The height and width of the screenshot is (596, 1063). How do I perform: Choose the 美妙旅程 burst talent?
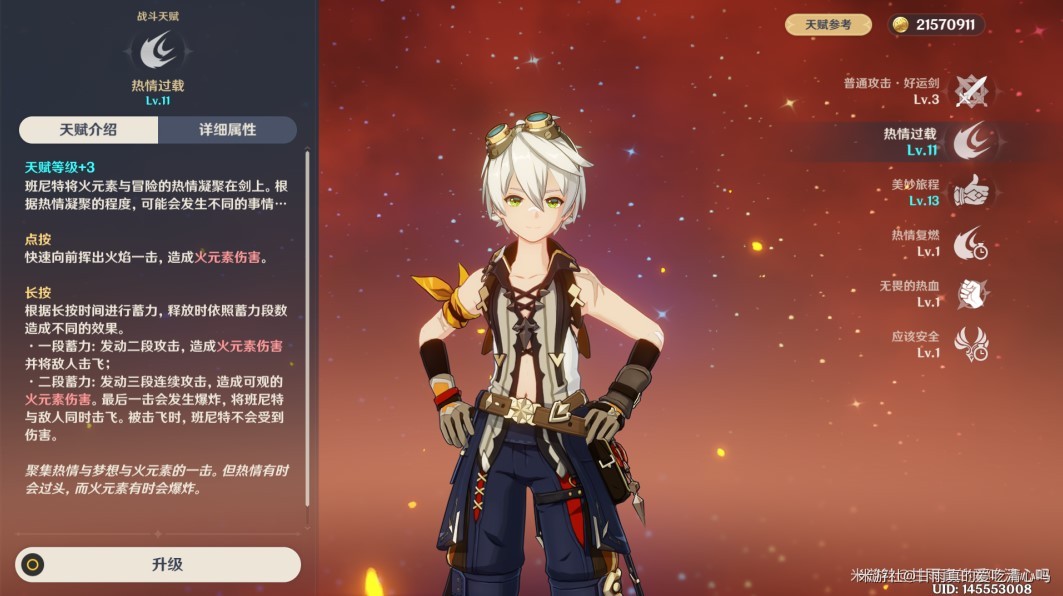tap(969, 192)
